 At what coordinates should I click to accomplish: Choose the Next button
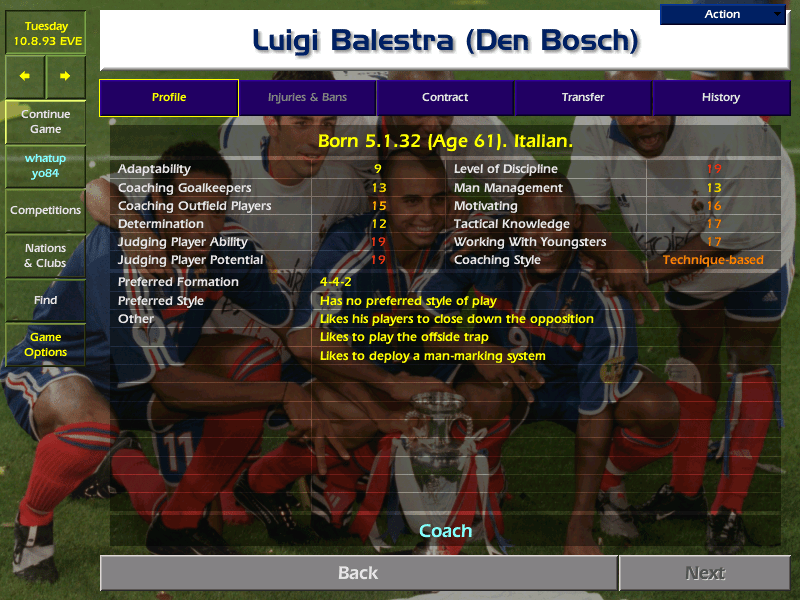[x=704, y=573]
